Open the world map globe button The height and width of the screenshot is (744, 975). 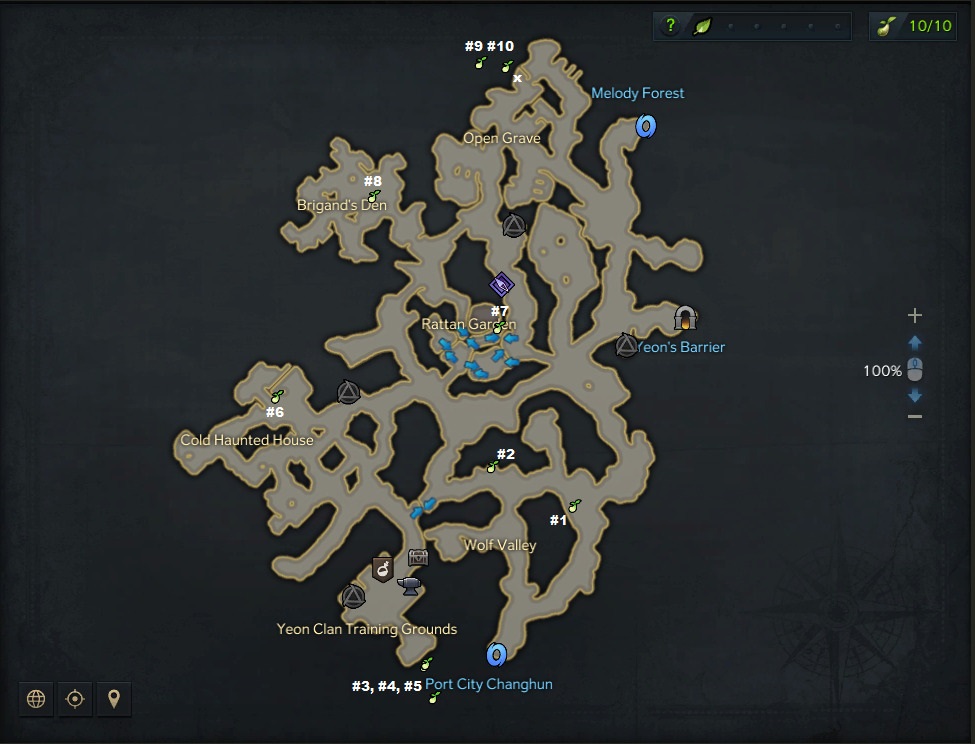point(36,699)
